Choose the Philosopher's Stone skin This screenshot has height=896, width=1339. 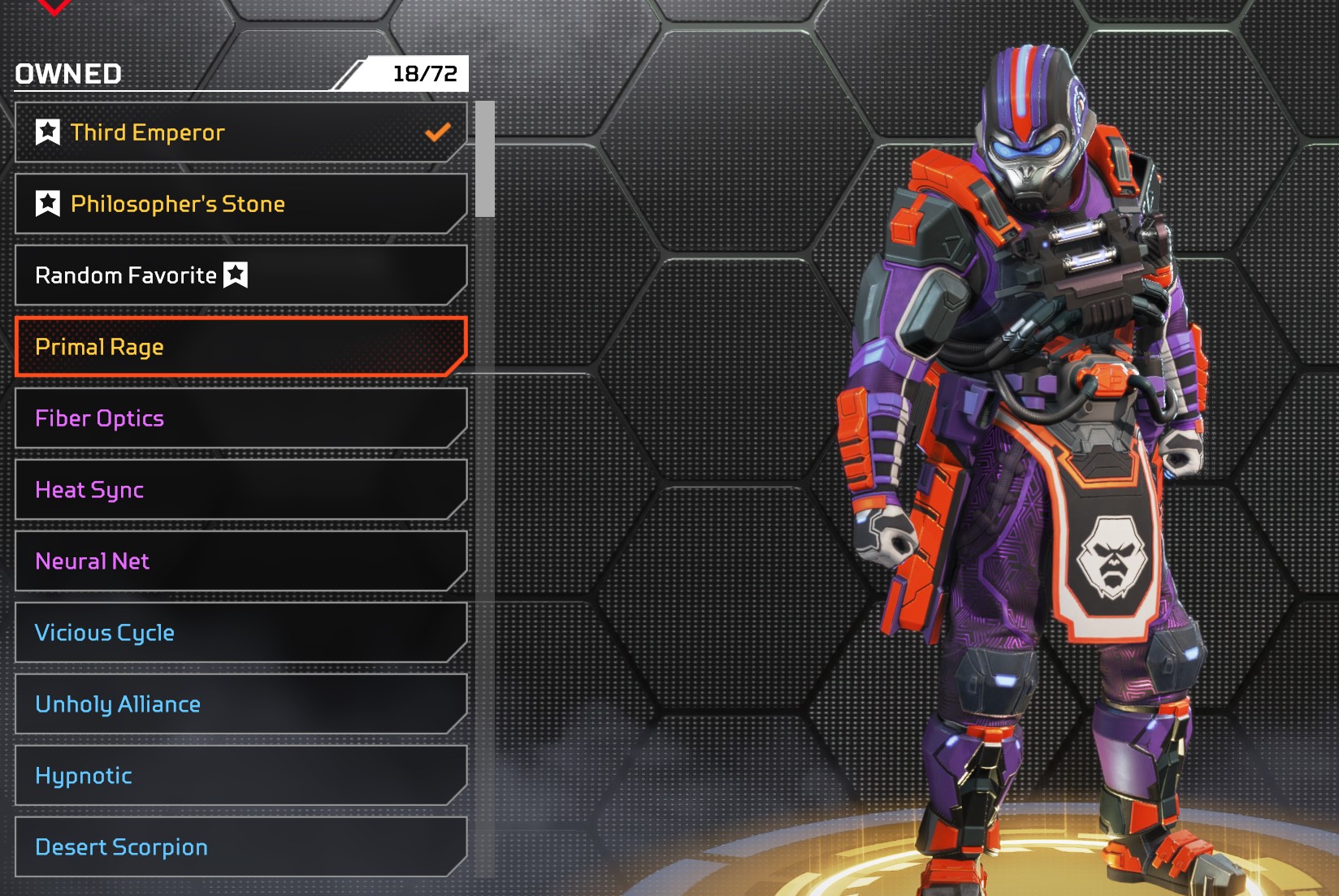(x=240, y=204)
